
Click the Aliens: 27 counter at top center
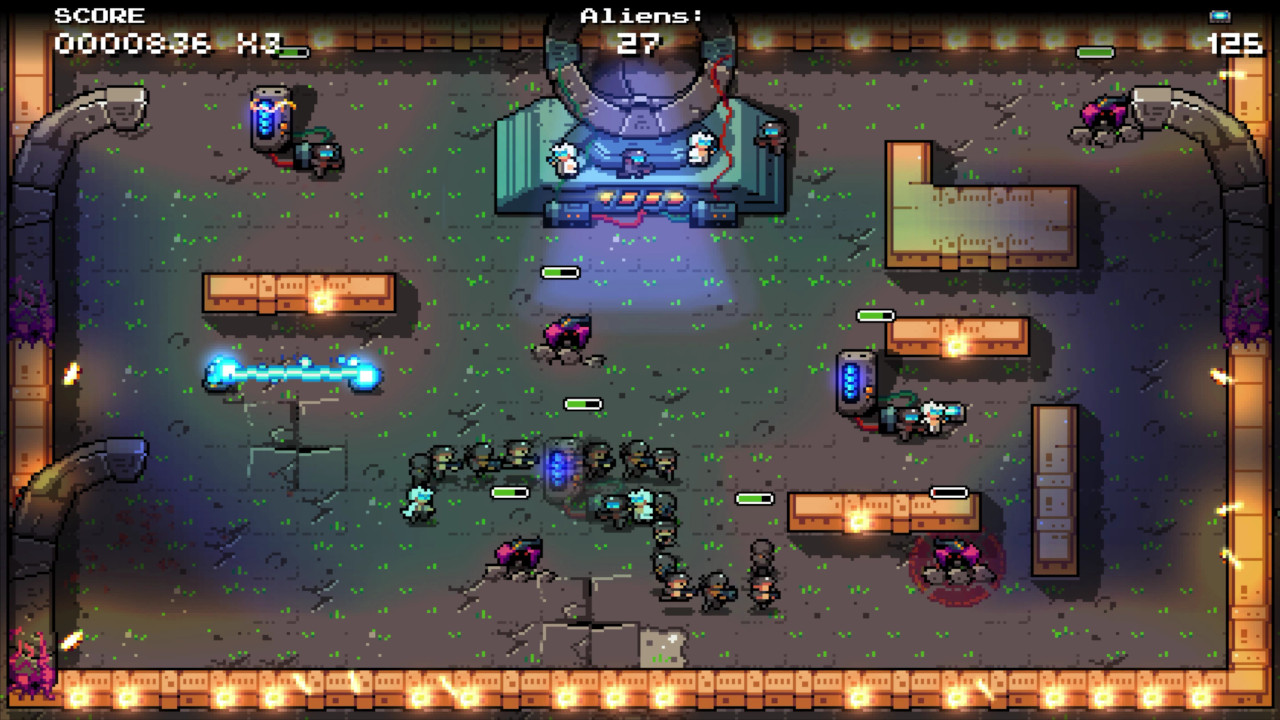(638, 30)
